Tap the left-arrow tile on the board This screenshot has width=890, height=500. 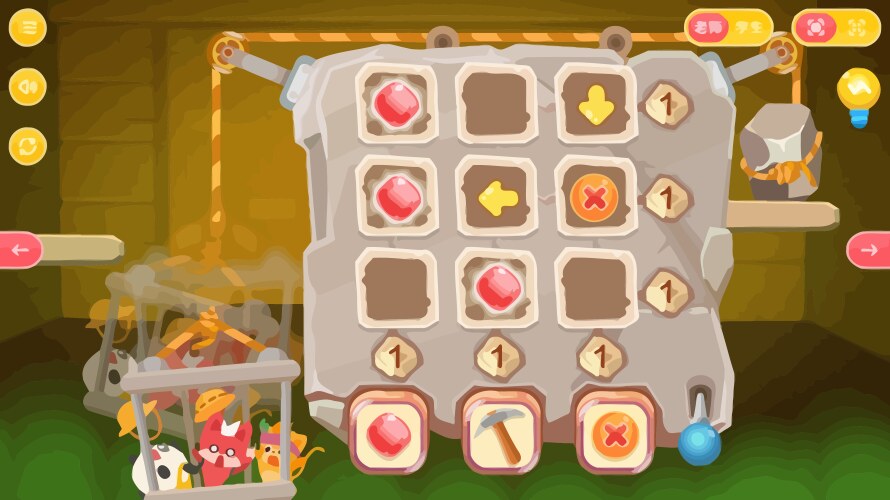(496, 198)
